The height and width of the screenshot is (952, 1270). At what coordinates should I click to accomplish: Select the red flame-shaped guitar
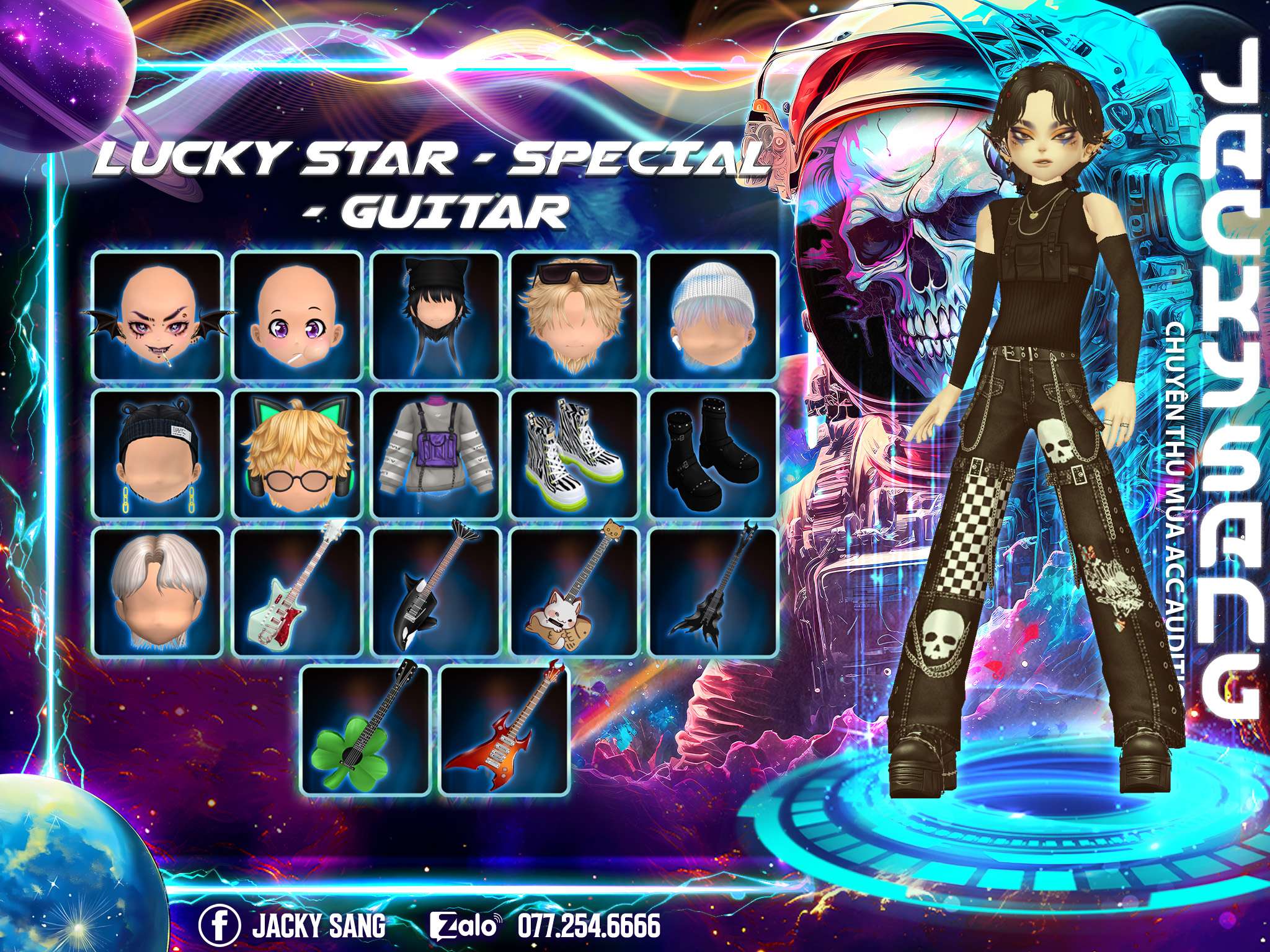[505, 731]
